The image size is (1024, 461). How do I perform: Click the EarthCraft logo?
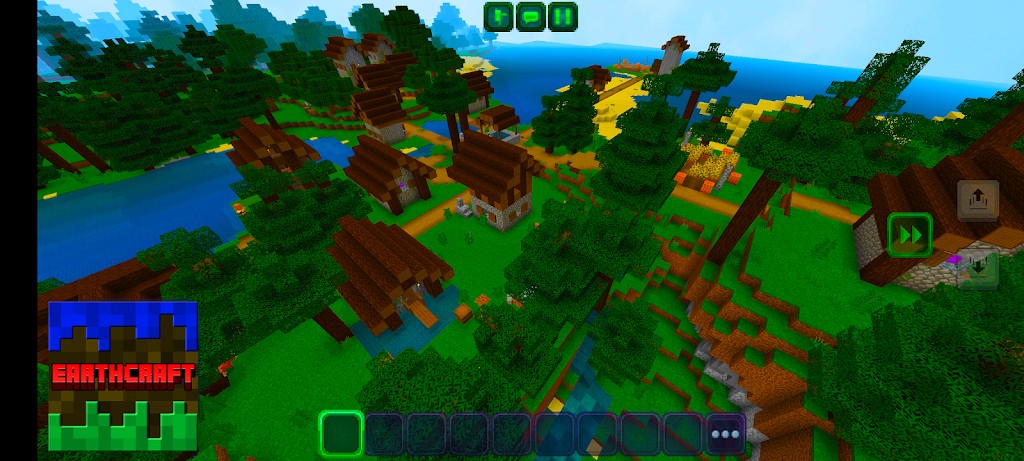coord(123,375)
